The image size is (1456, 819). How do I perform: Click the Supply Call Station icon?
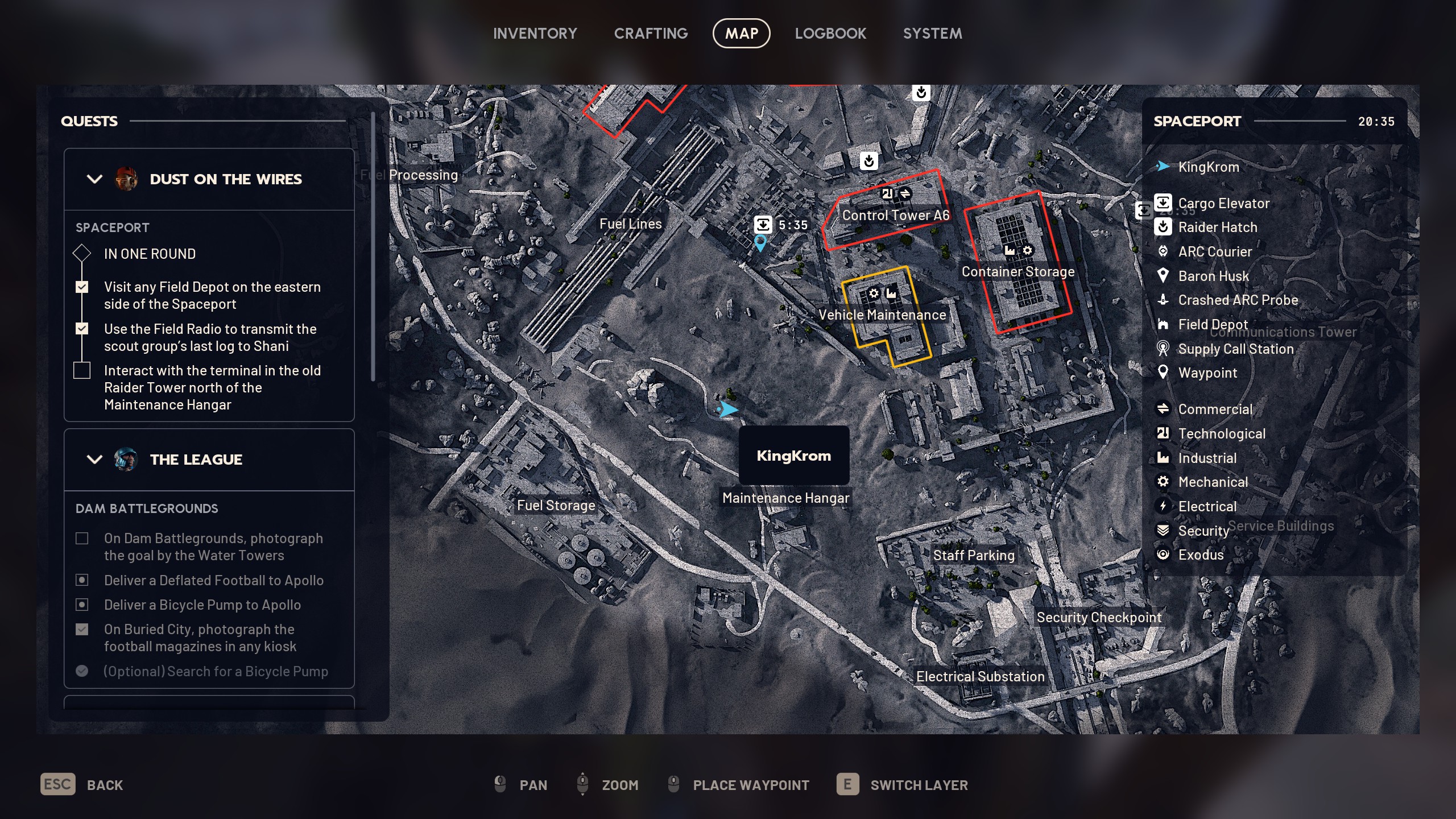coord(1164,349)
